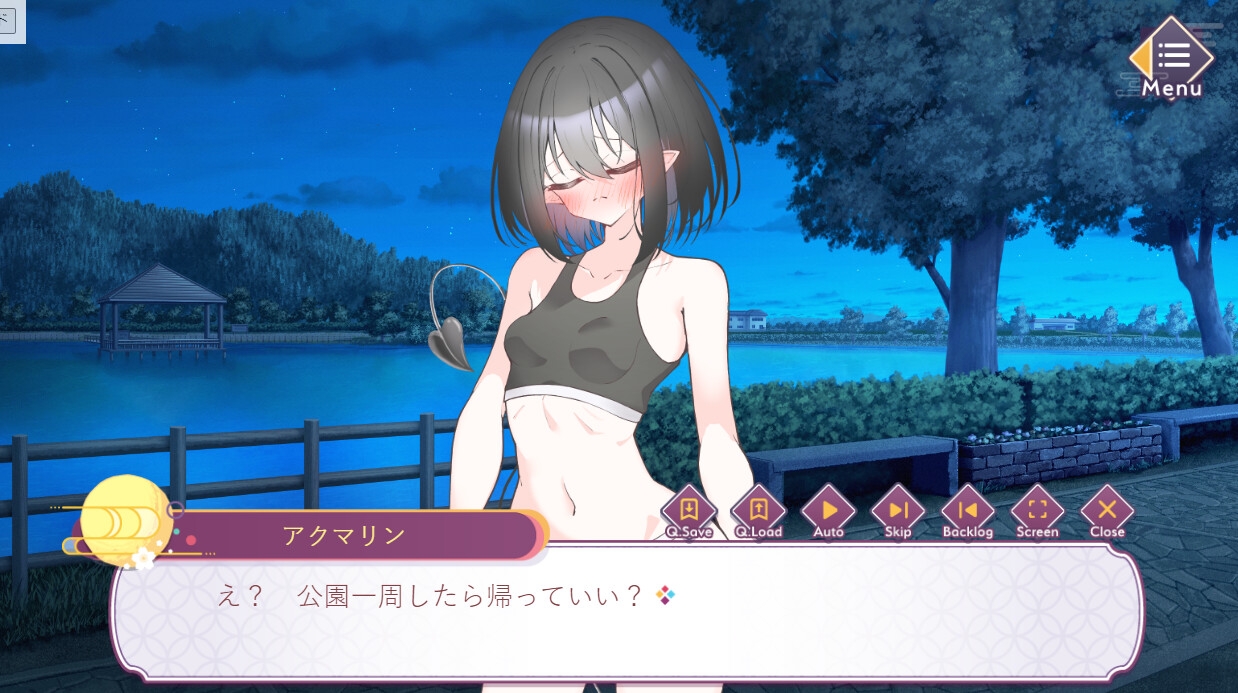Screen dimensions: 1238x693
Task: Hide the text window with Close
Action: click(x=1107, y=510)
